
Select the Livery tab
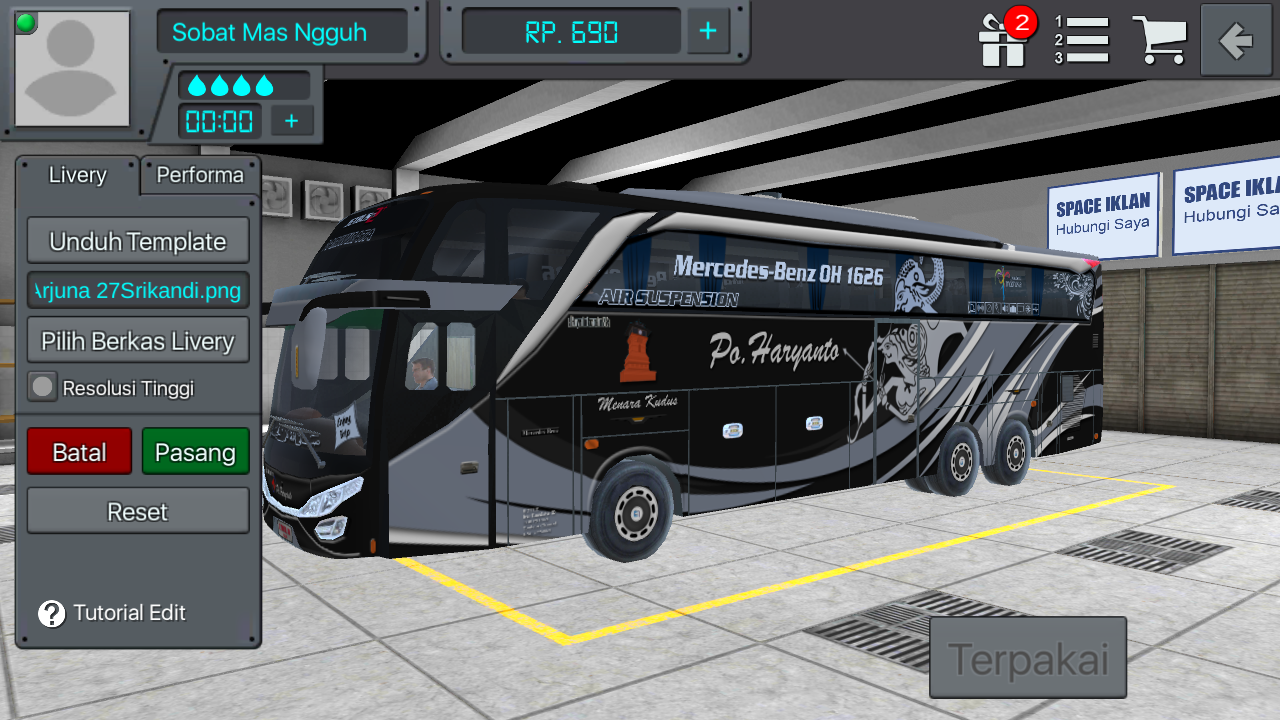pos(76,176)
